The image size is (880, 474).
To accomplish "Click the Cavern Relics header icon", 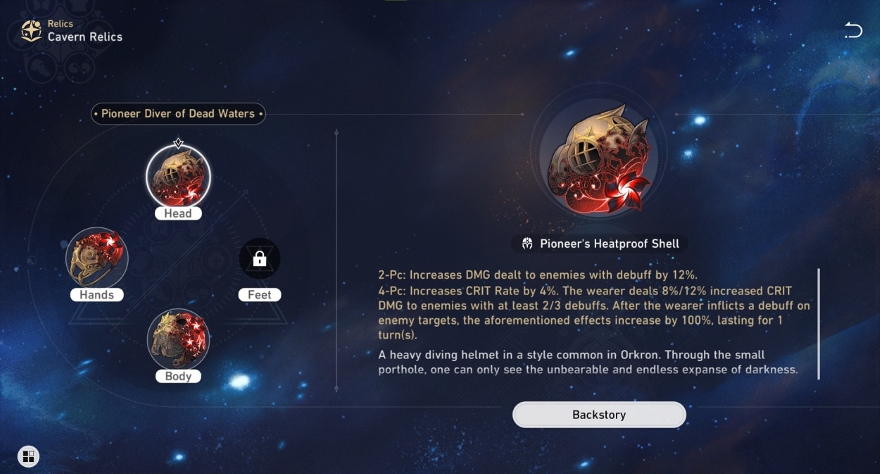I will (31, 31).
